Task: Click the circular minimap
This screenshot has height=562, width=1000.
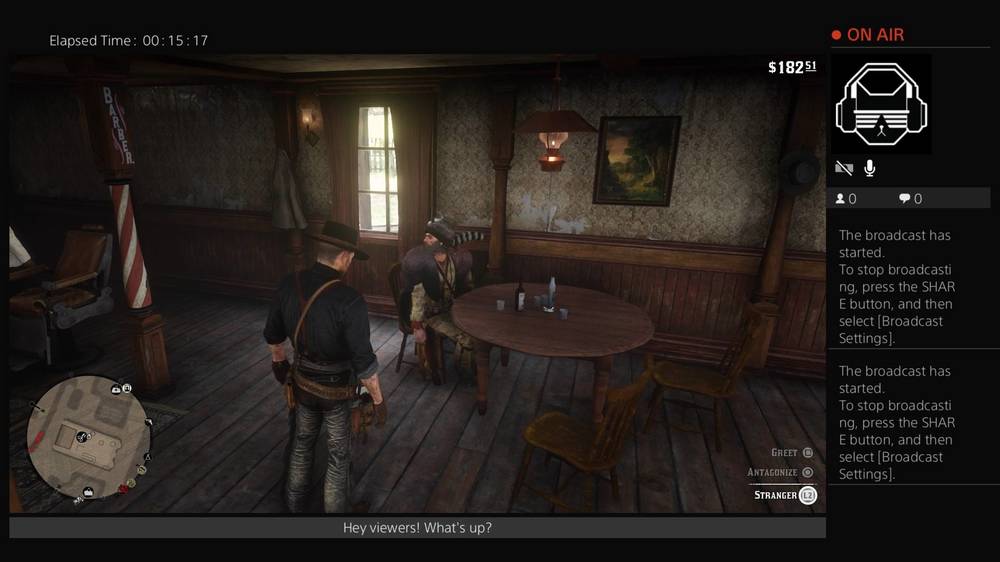Action: tap(88, 436)
